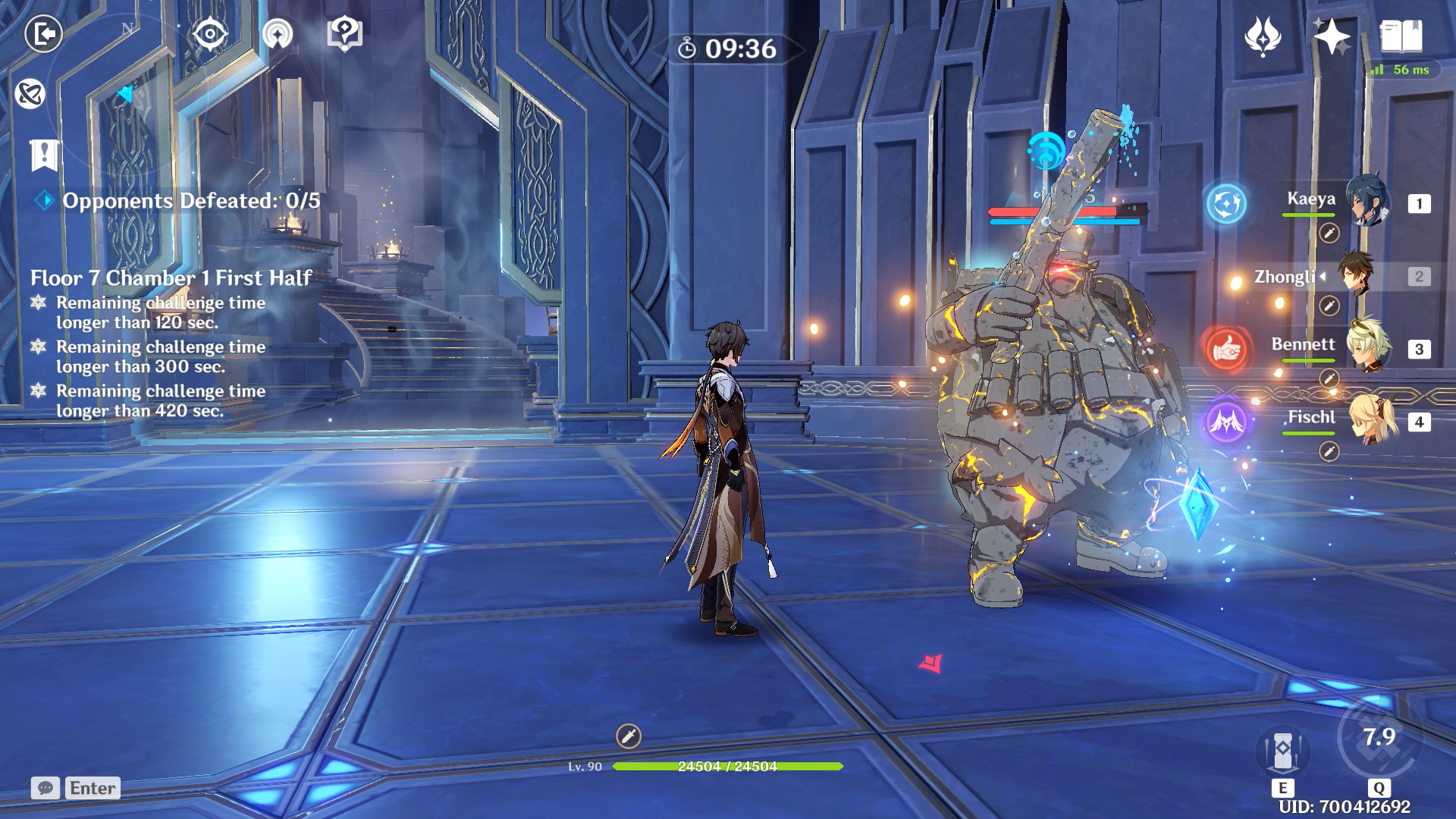Switch to party member Bennett
Viewport: 1456px width, 819px height.
1367,347
